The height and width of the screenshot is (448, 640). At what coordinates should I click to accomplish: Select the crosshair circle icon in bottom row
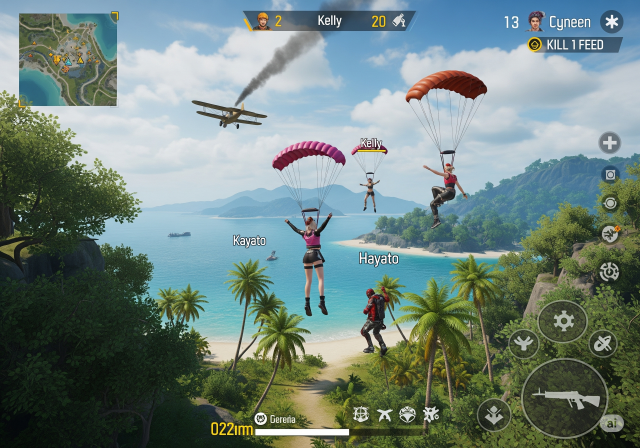[362, 414]
